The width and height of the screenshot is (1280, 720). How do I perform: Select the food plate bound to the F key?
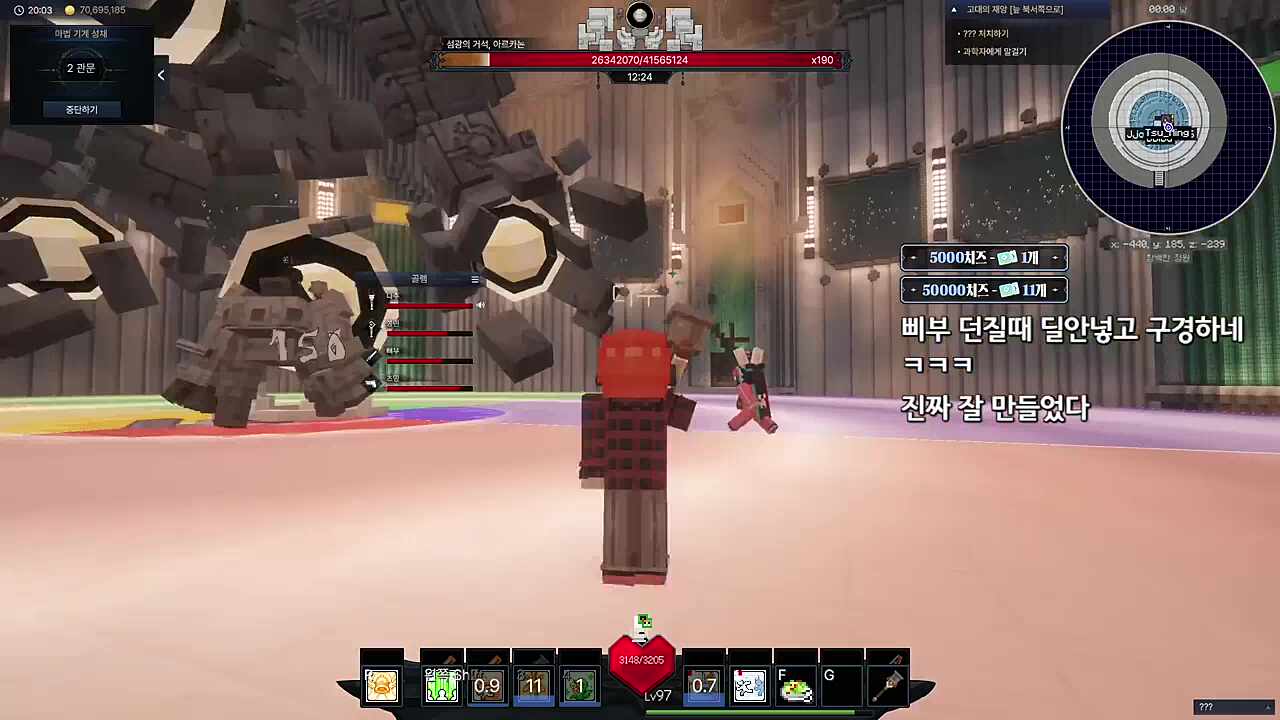796,685
